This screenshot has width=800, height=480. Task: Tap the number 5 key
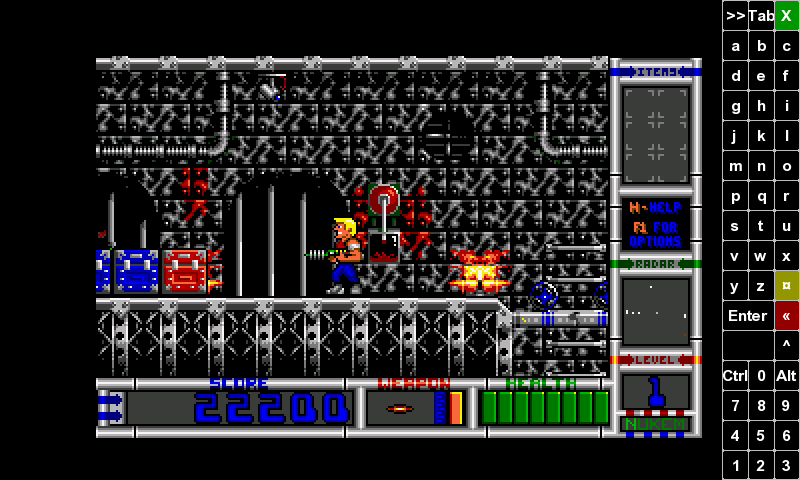(x=761, y=436)
